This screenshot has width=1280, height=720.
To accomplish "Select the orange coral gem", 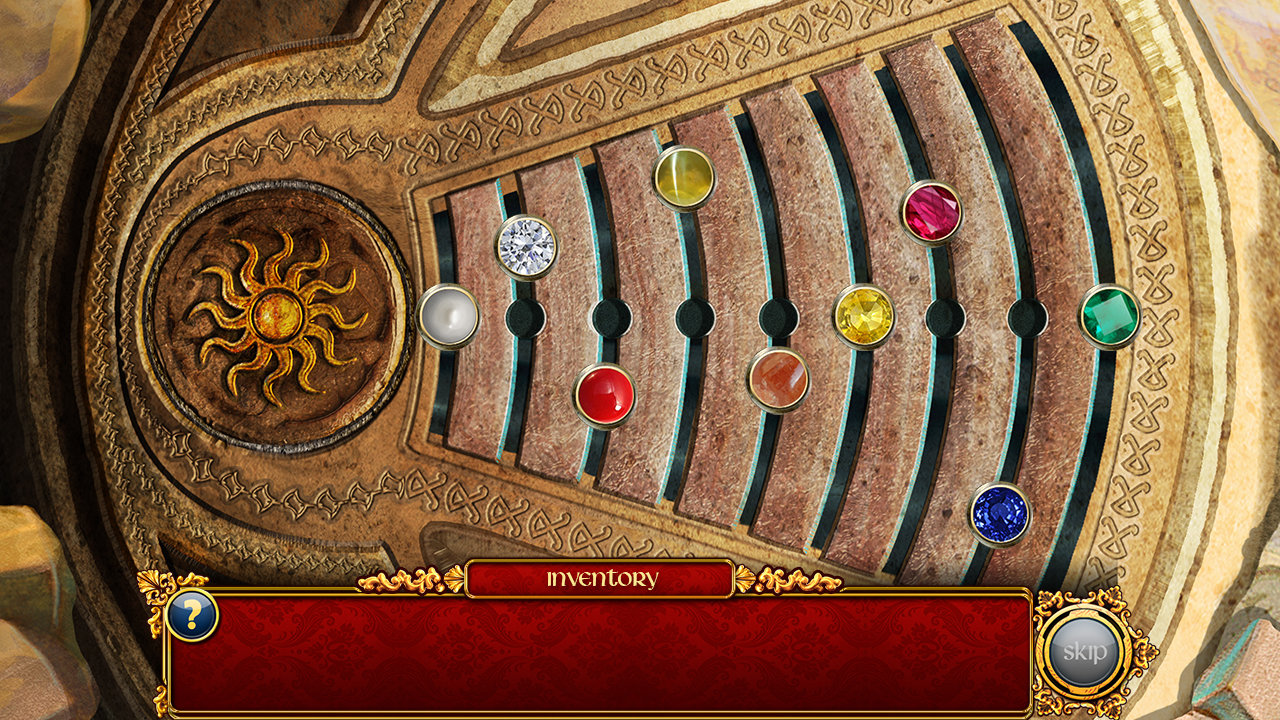I will 778,379.
